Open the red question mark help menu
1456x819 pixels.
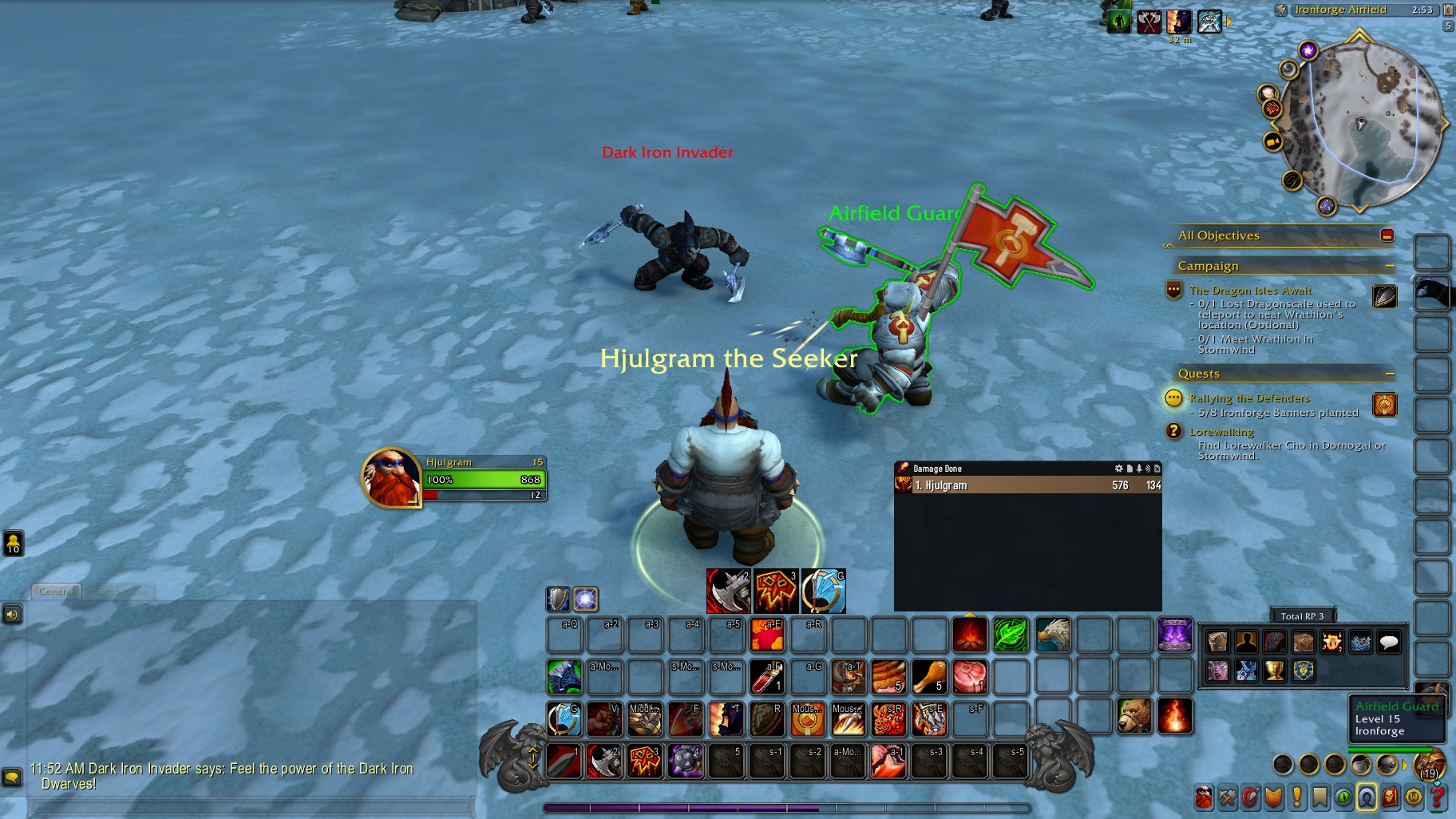tap(1438, 797)
